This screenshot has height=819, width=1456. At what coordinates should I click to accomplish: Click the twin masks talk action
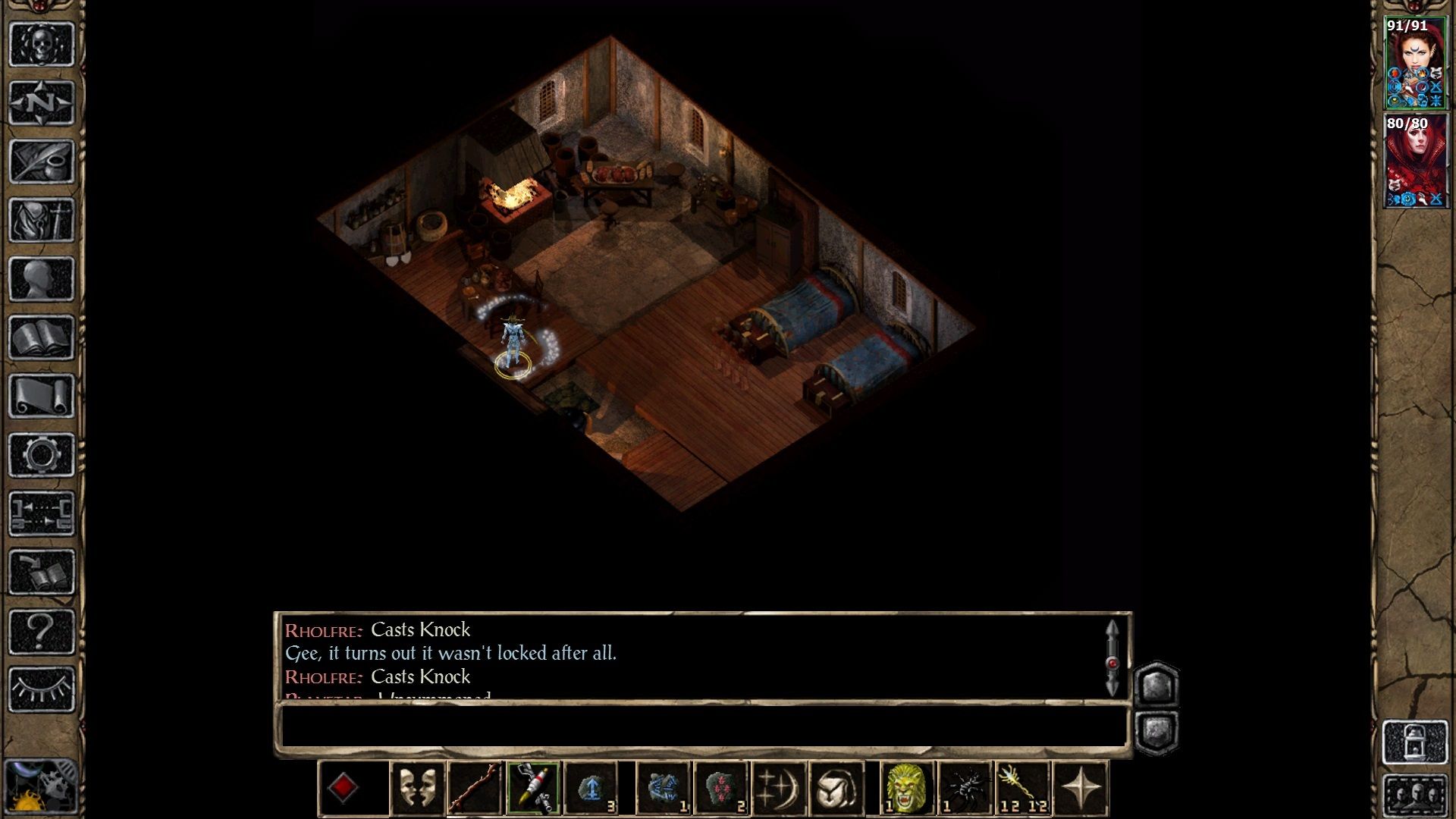417,789
